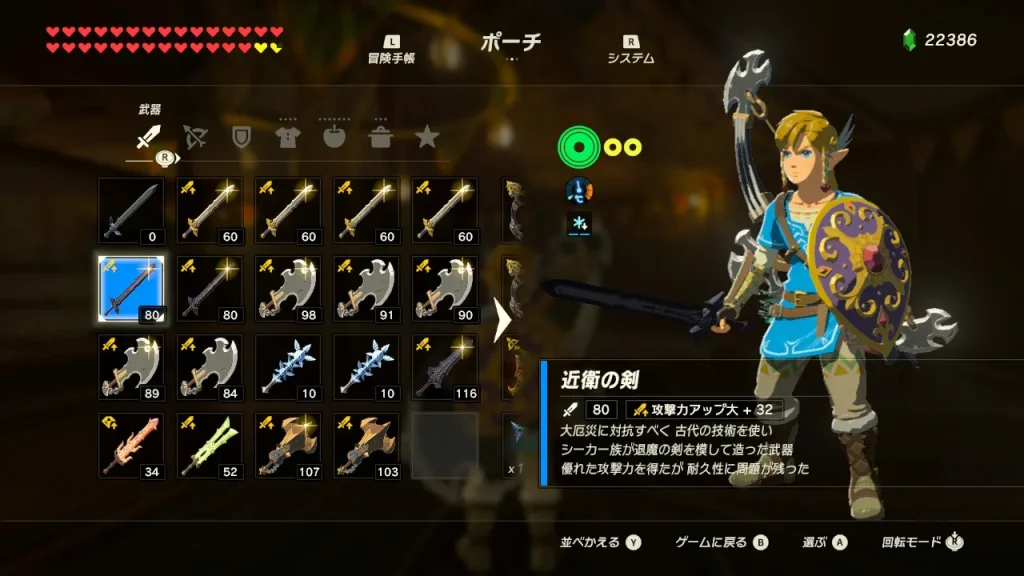Switch to the shield category tab
1024x576 pixels.
tap(241, 137)
